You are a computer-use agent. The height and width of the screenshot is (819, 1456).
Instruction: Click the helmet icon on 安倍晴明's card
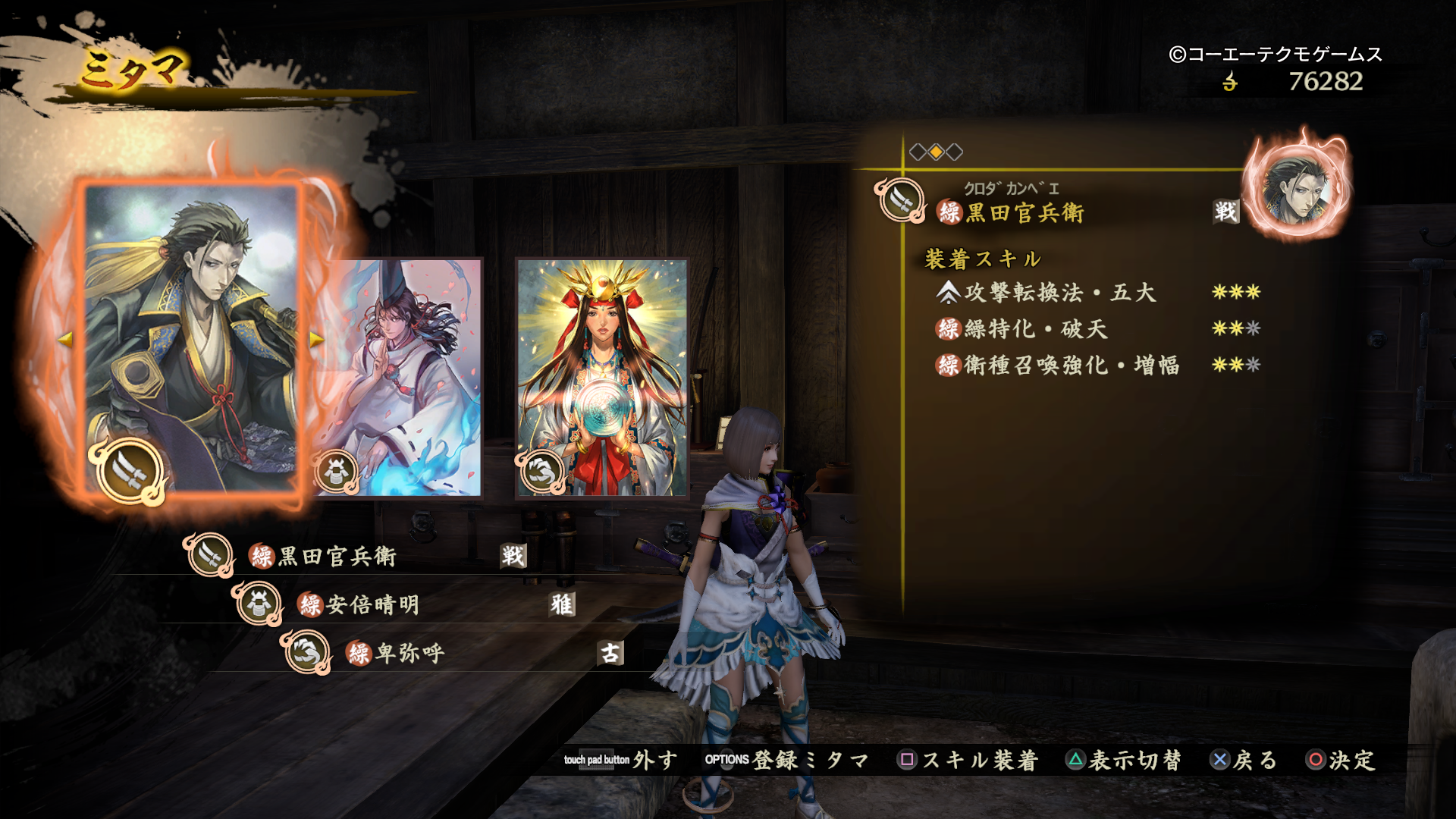pos(336,470)
